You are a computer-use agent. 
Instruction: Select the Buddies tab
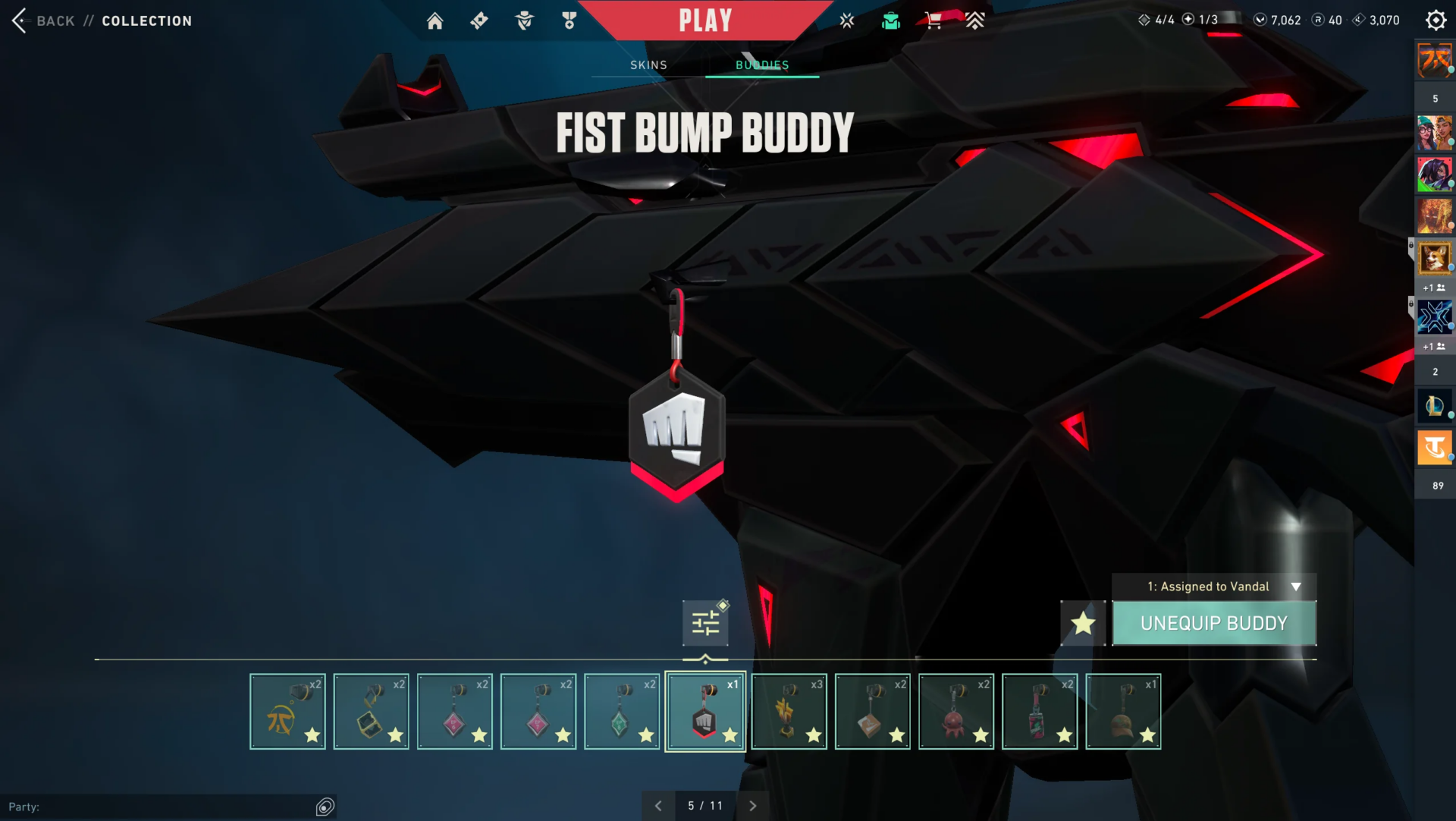762,65
